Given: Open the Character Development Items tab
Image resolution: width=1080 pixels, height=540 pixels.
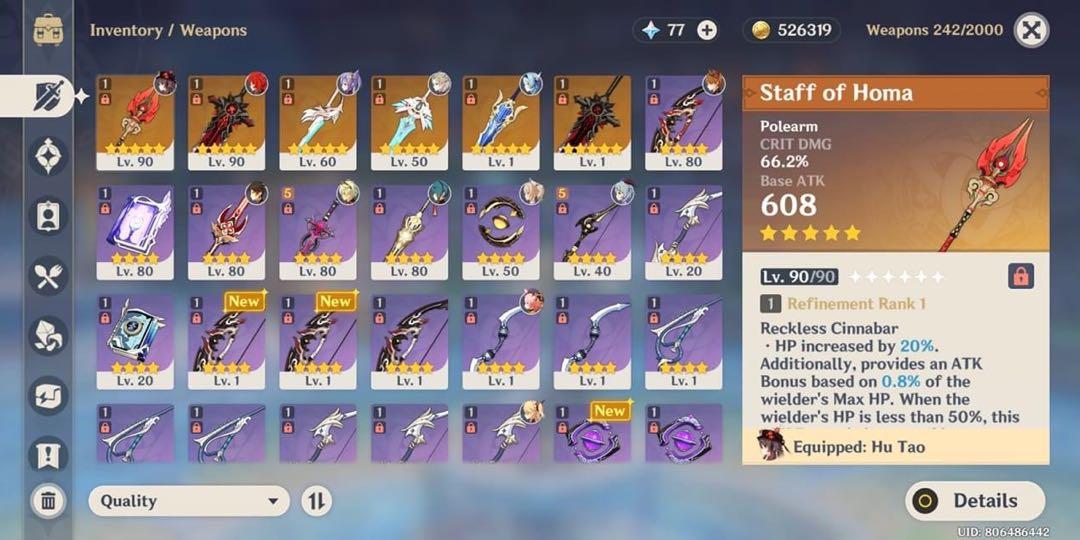Looking at the screenshot, I should pyautogui.click(x=48, y=217).
